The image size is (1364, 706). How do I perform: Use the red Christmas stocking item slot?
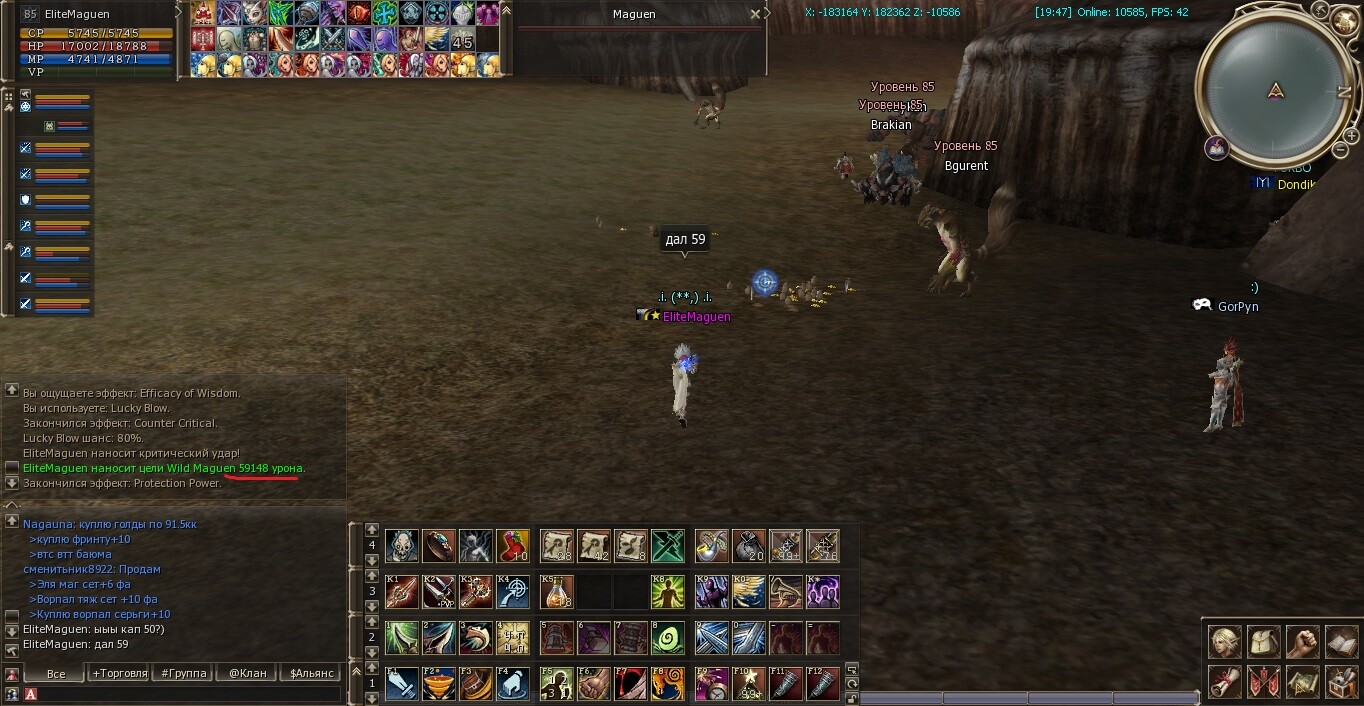click(513, 546)
